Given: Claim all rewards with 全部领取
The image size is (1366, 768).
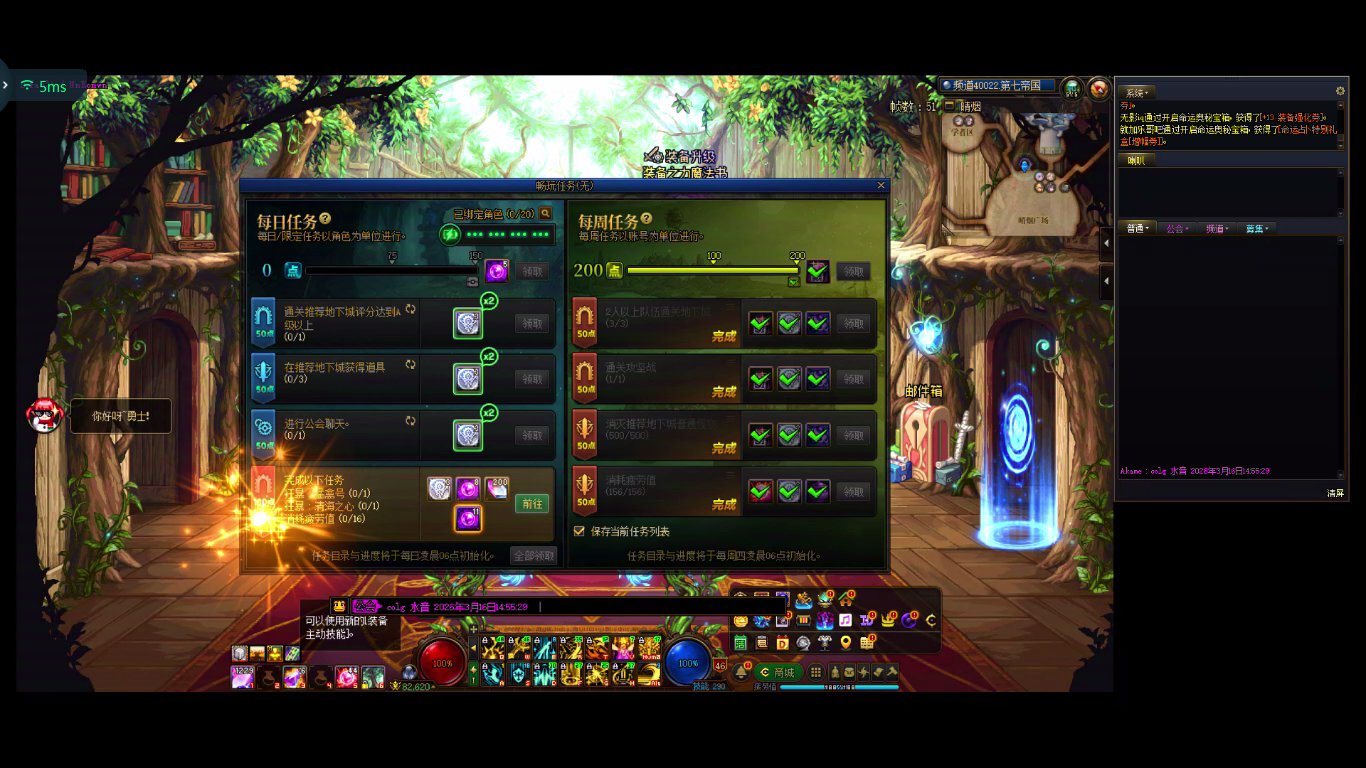Looking at the screenshot, I should click(533, 555).
